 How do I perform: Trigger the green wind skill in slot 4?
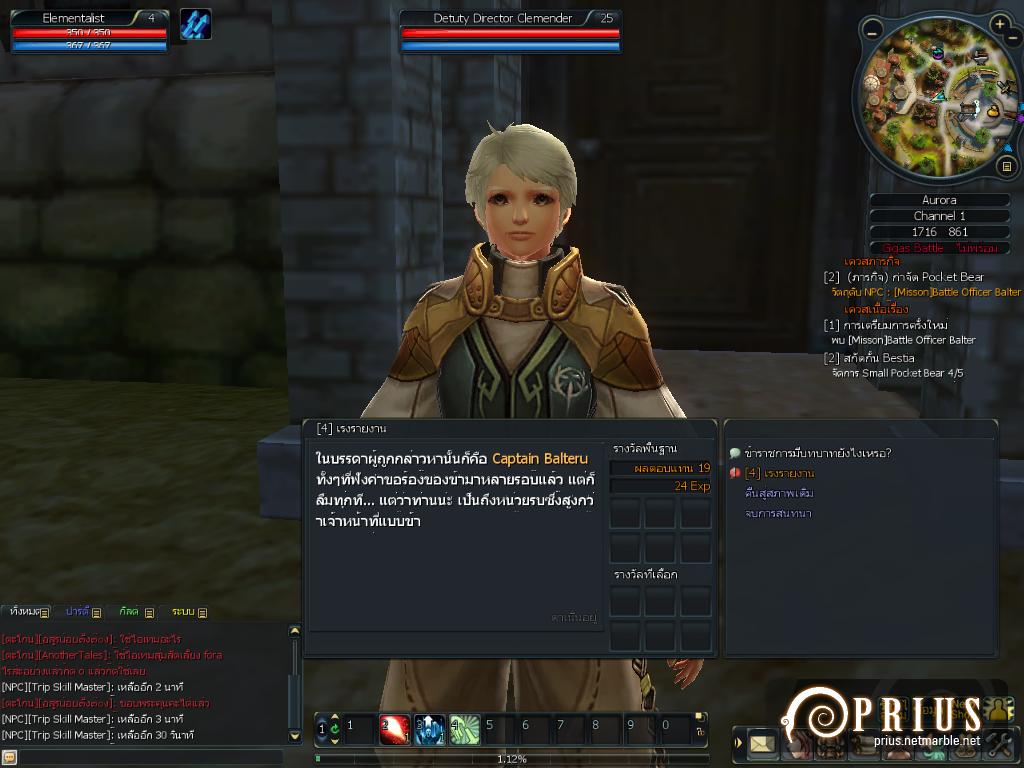464,730
